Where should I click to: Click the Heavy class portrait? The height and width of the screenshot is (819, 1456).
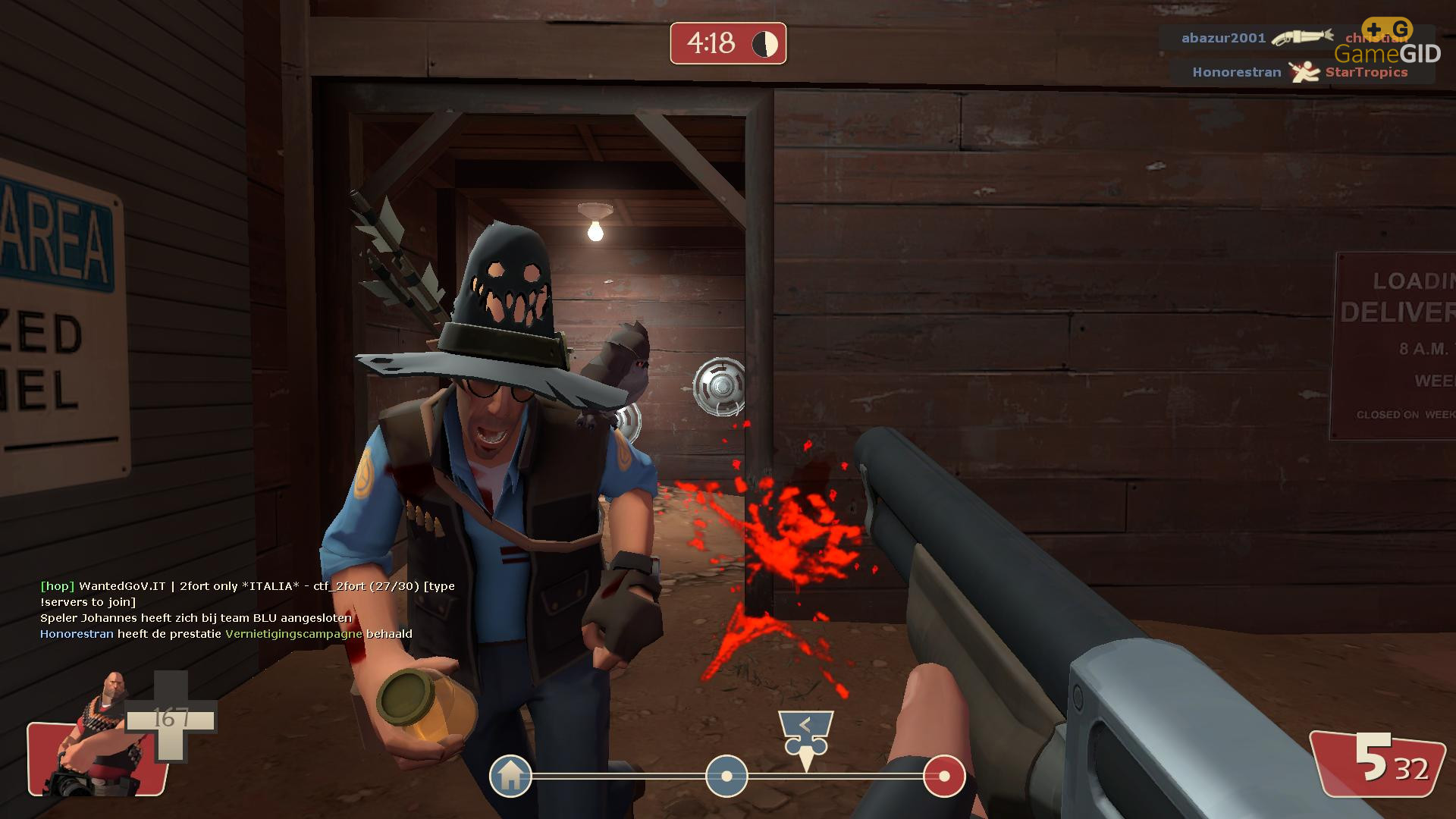click(x=95, y=736)
